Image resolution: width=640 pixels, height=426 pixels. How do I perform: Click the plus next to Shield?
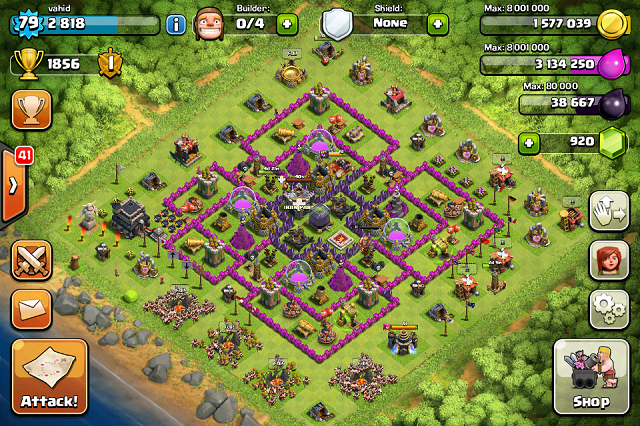click(437, 24)
